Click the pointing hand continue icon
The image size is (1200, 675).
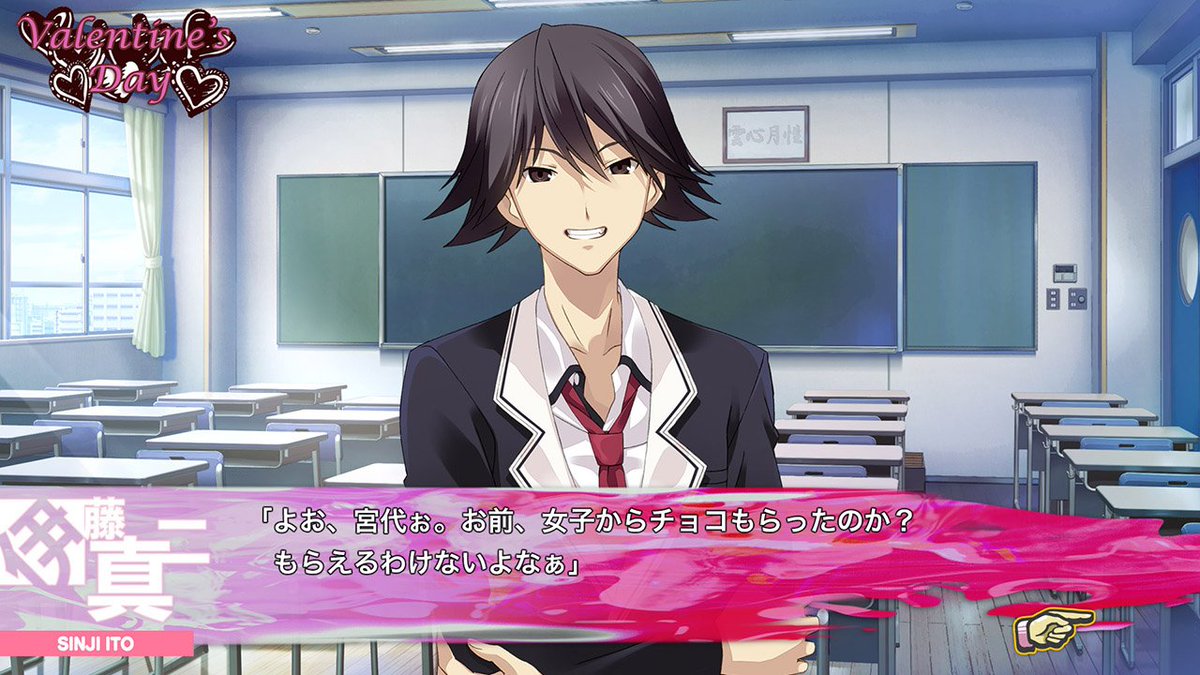coord(1052,629)
